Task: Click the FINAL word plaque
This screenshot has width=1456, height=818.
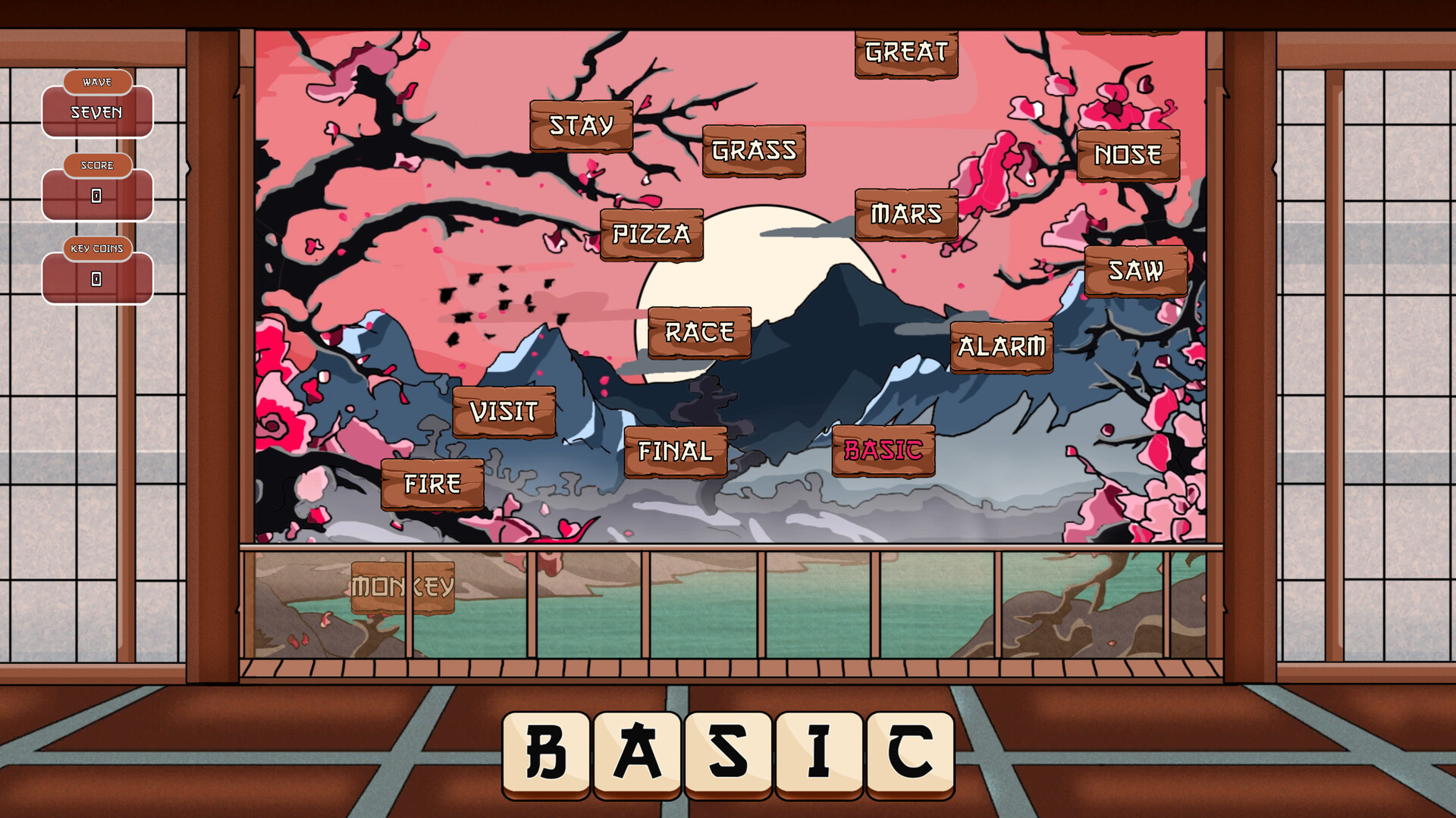Action: click(x=675, y=452)
